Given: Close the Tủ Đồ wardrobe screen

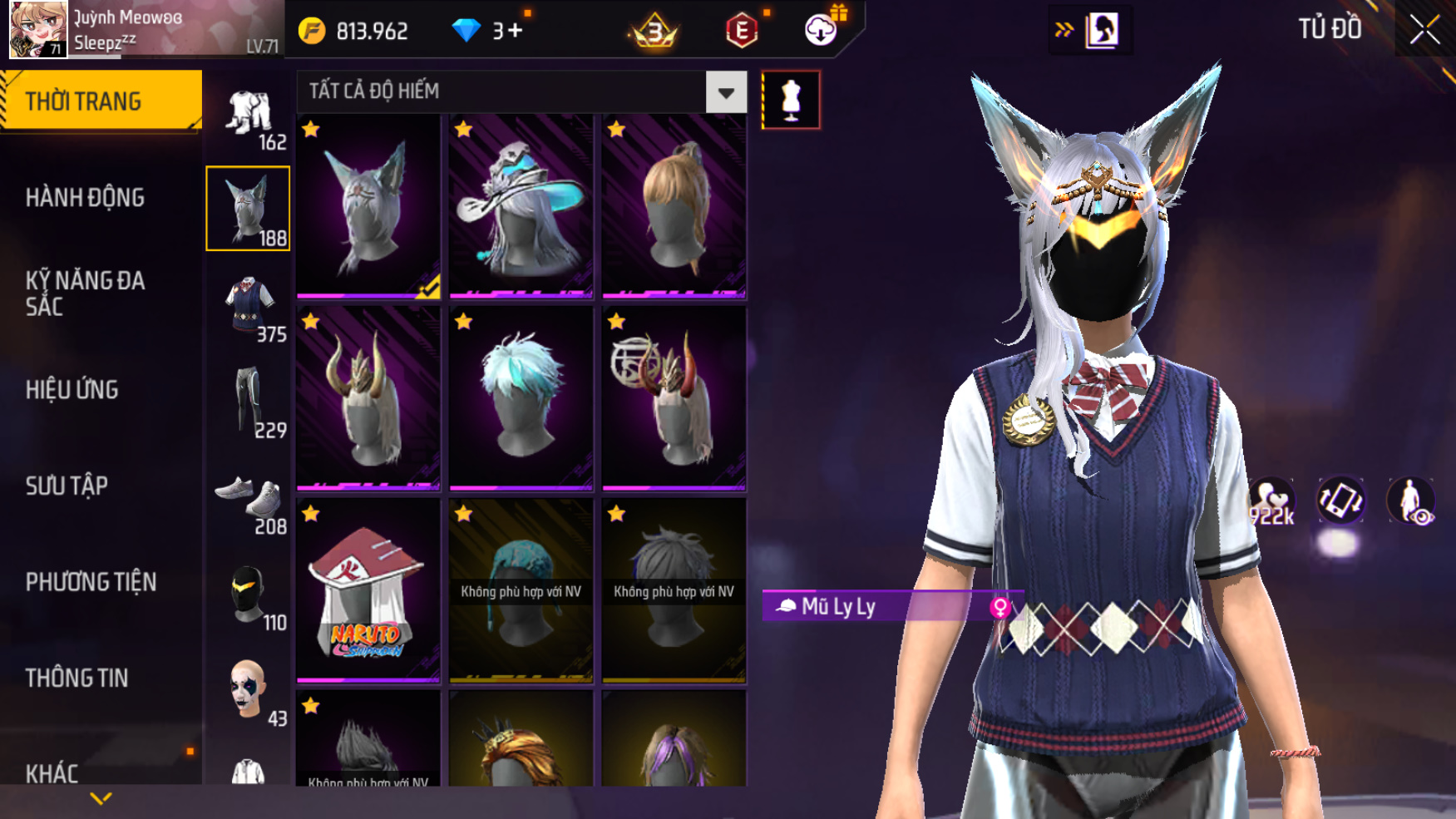Looking at the screenshot, I should click(x=1424, y=30).
